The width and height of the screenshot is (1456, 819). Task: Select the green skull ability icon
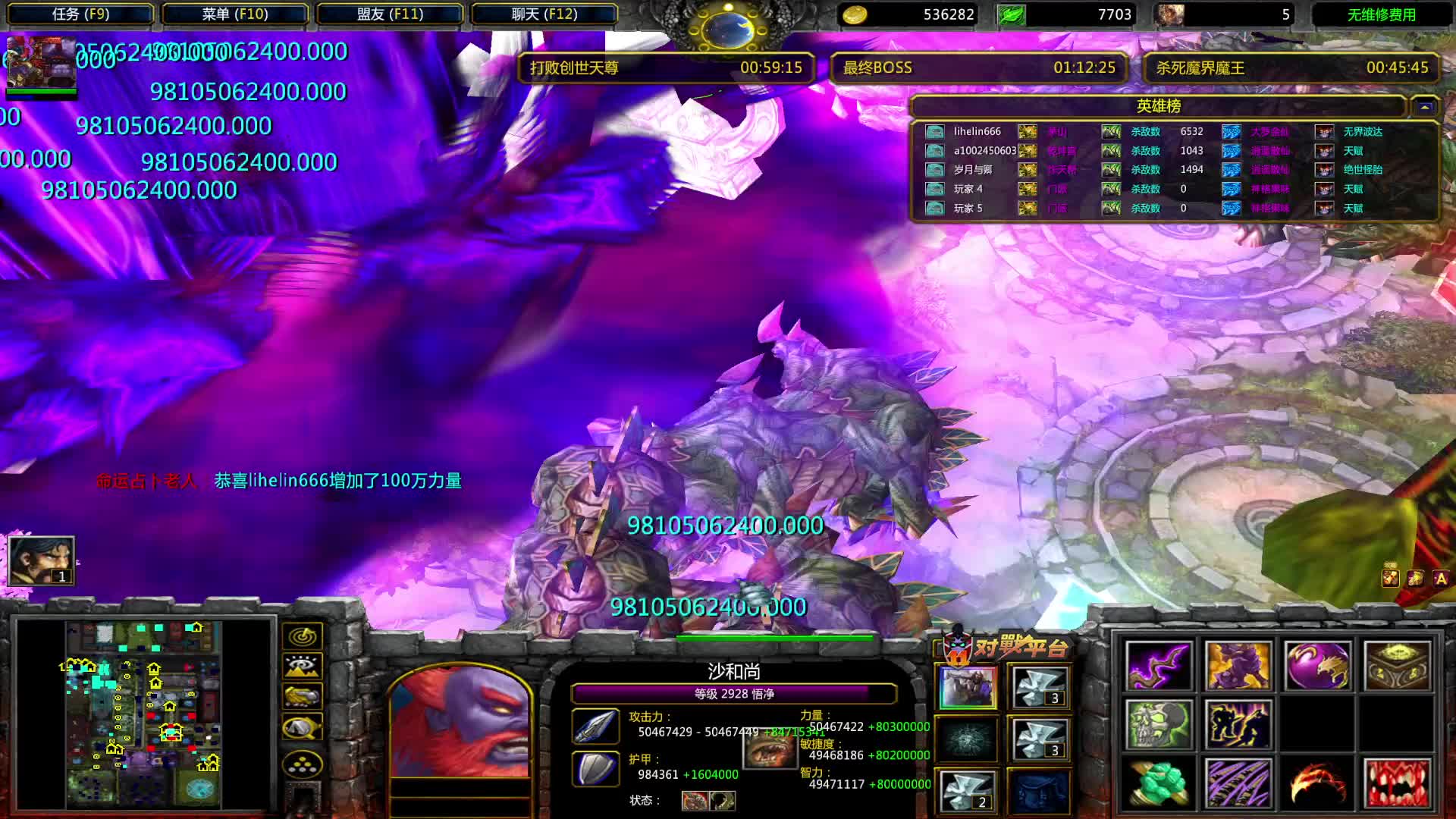coord(1159,724)
